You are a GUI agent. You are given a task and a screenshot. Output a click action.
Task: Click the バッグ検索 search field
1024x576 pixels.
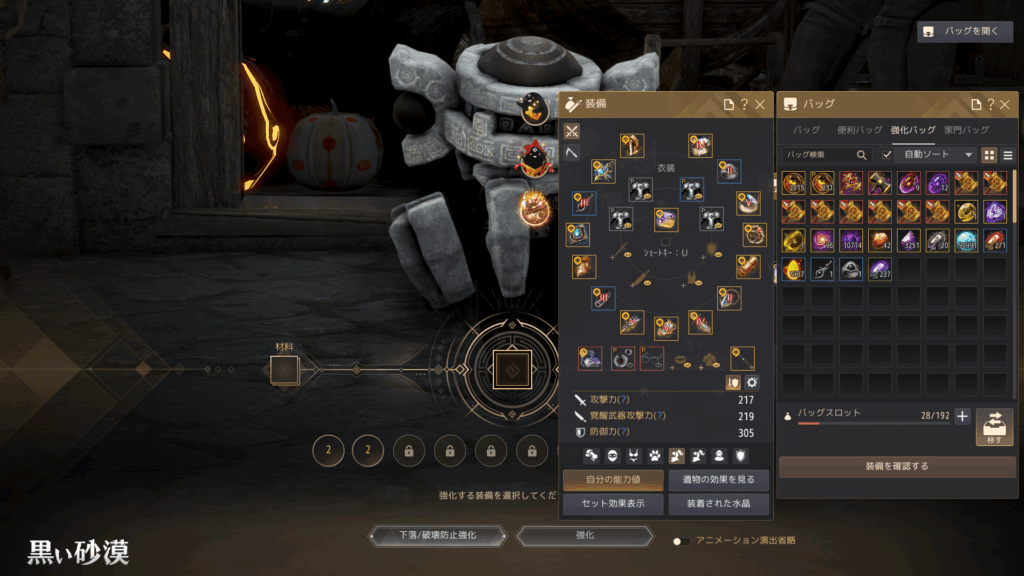click(822, 155)
